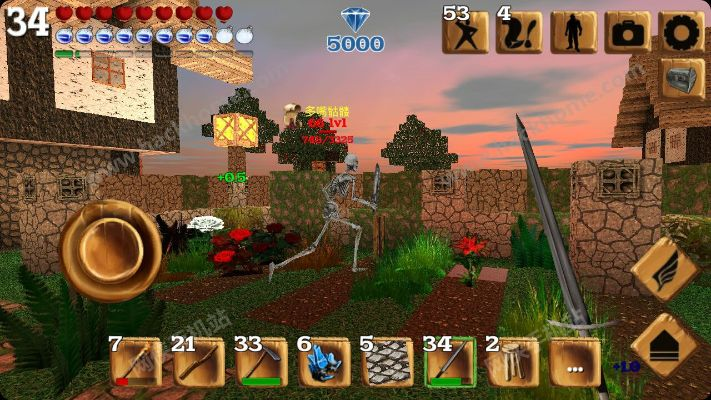
Task: Open the three-dots more items slot
Action: tap(575, 362)
